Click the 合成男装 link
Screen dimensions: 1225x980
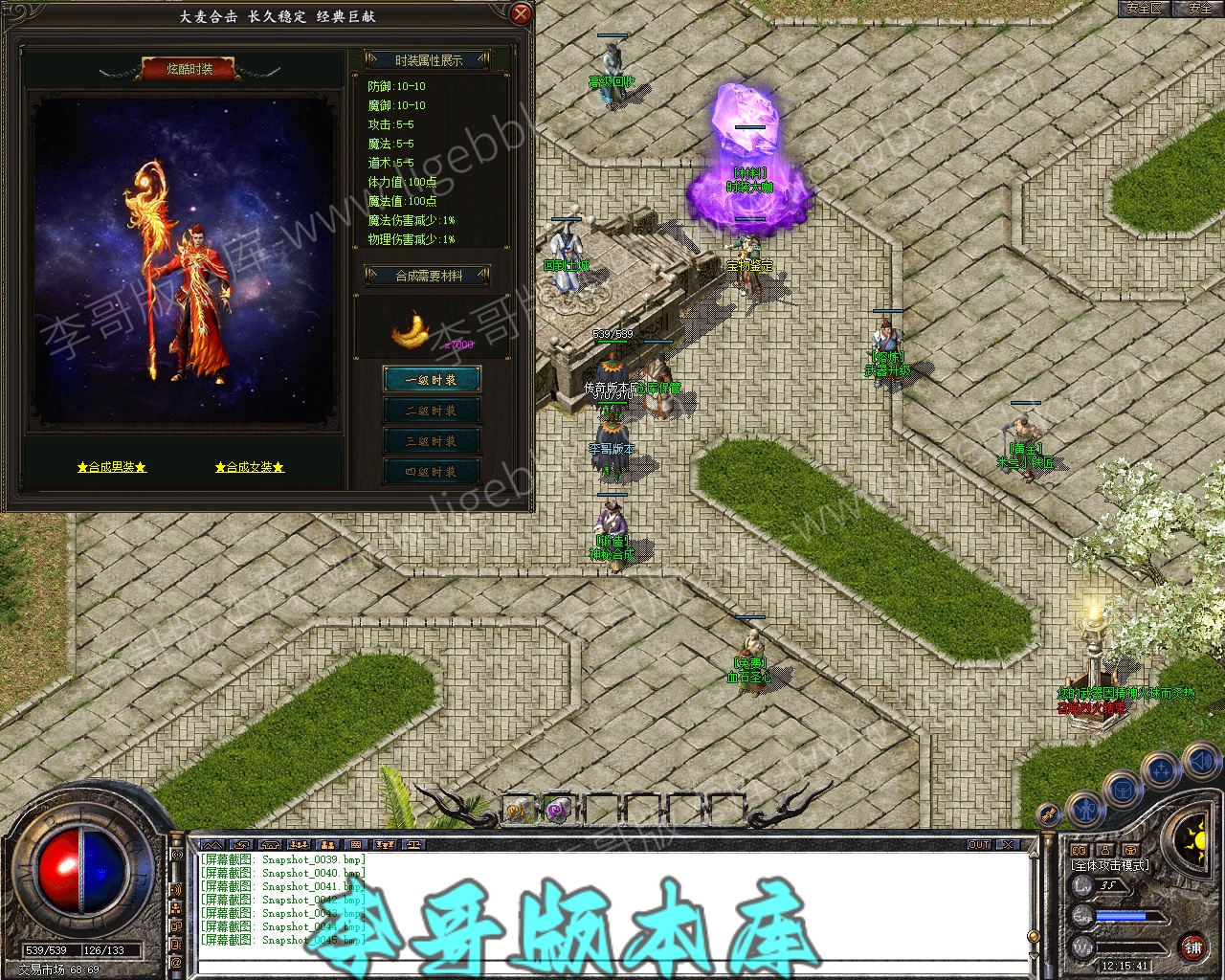pyautogui.click(x=112, y=467)
